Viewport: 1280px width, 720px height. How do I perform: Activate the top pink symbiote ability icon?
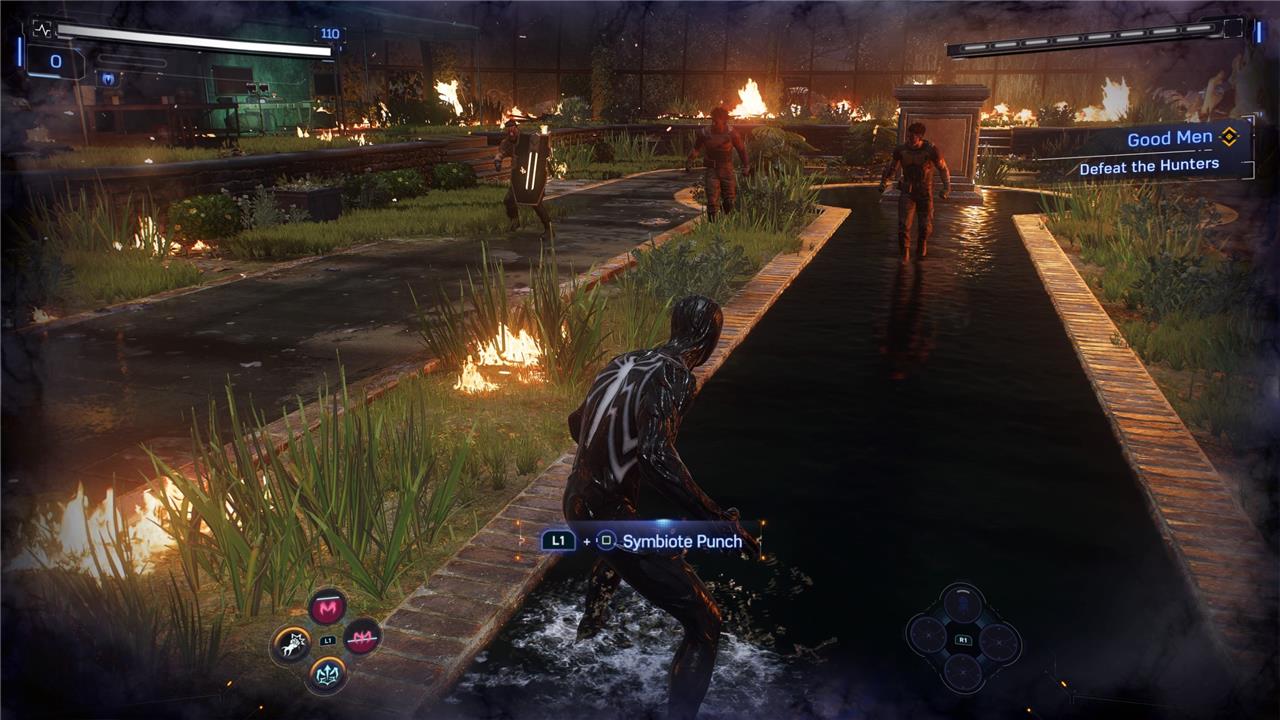click(x=328, y=607)
